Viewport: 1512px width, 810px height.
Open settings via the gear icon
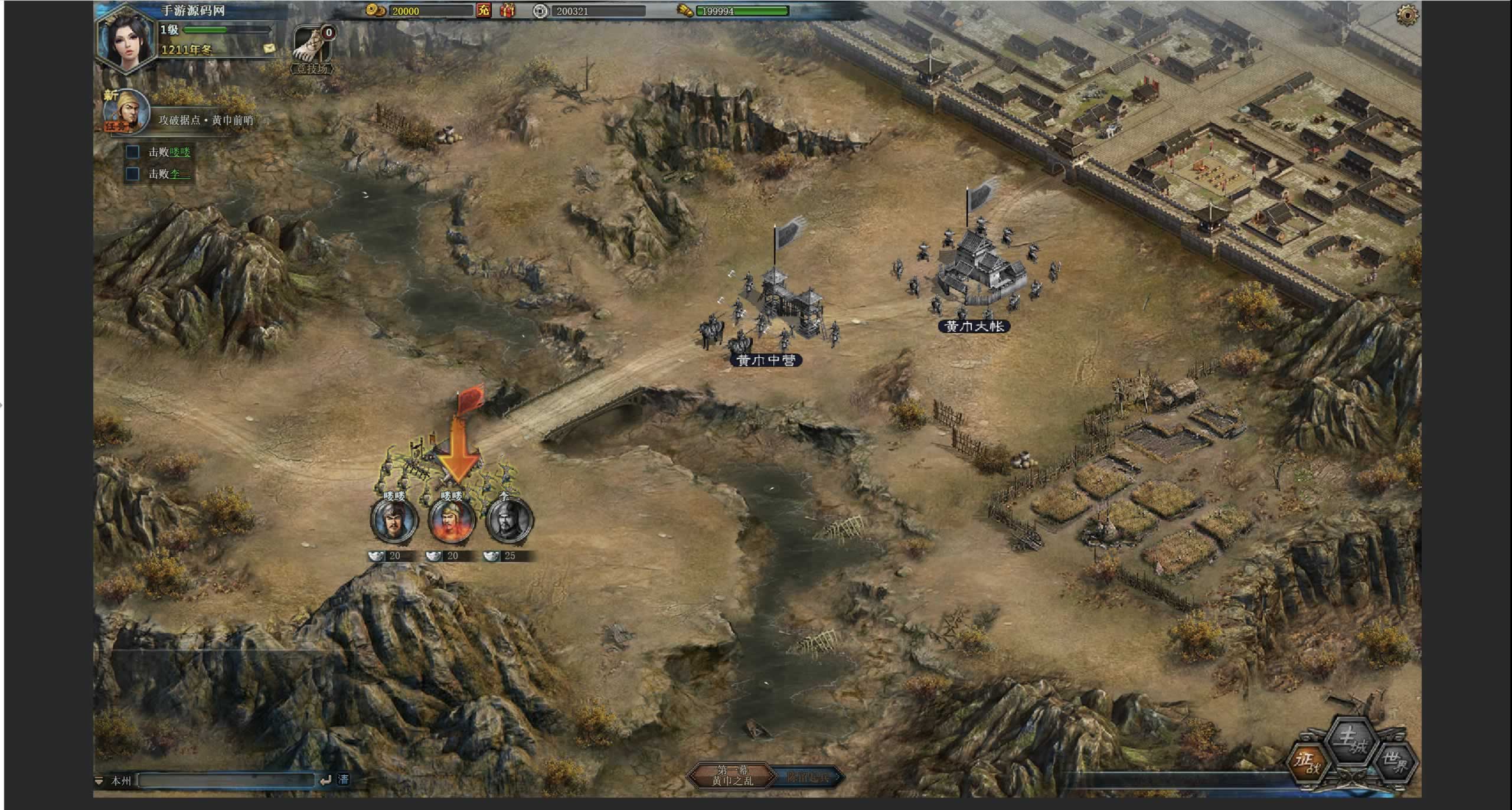pos(1407,14)
